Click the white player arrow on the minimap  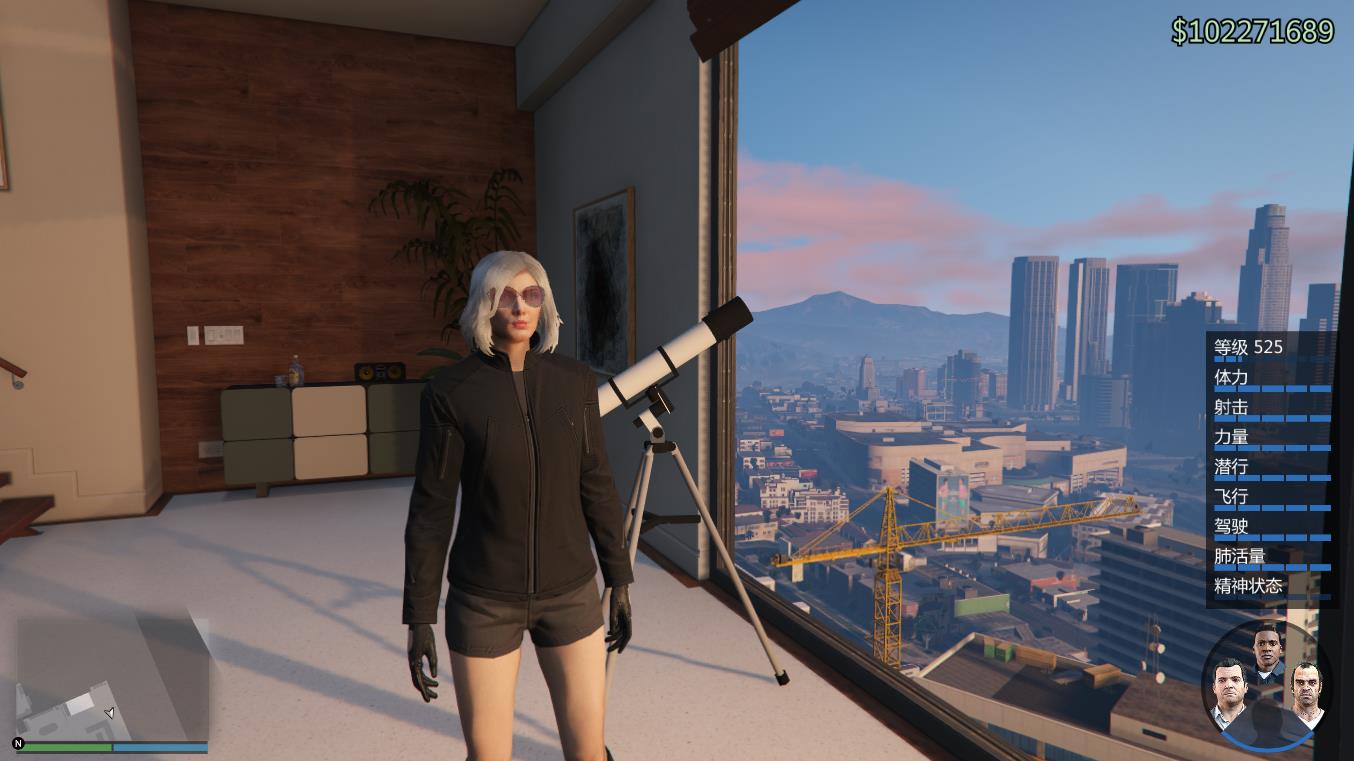pos(110,713)
